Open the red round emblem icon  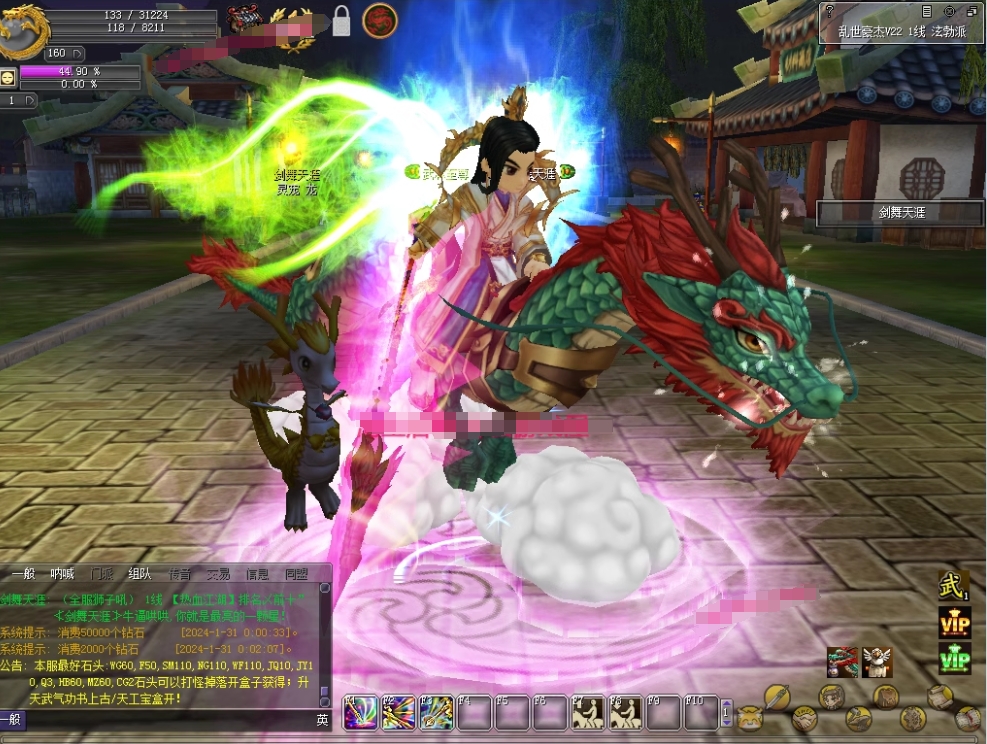pos(379,20)
